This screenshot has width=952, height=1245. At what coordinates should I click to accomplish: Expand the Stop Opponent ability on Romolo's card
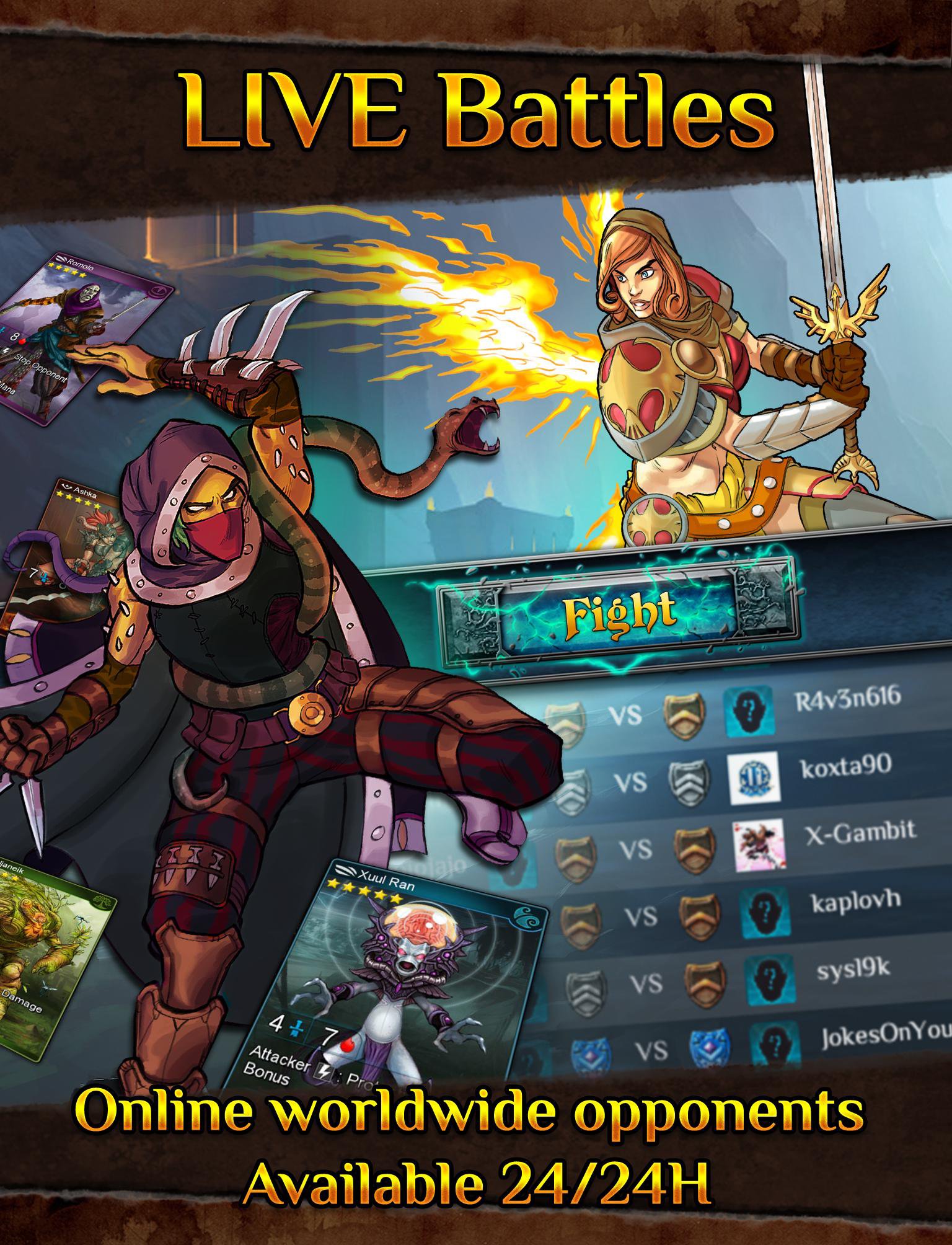[40, 367]
